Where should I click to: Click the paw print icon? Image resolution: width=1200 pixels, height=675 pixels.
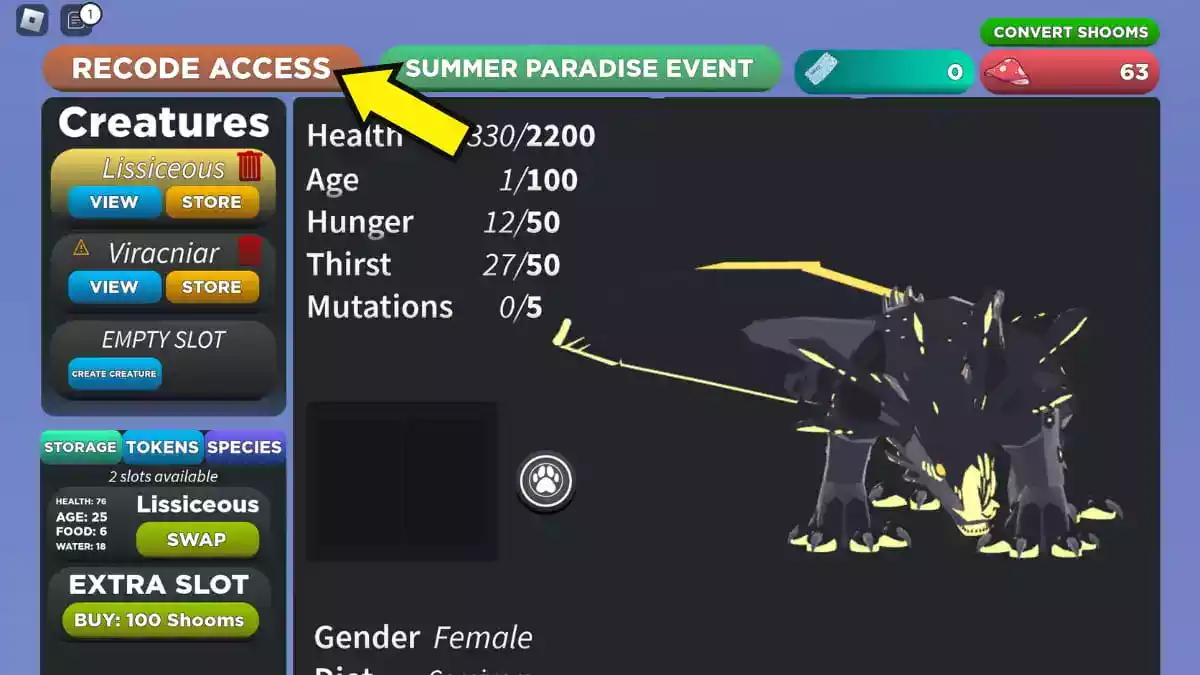(x=546, y=482)
